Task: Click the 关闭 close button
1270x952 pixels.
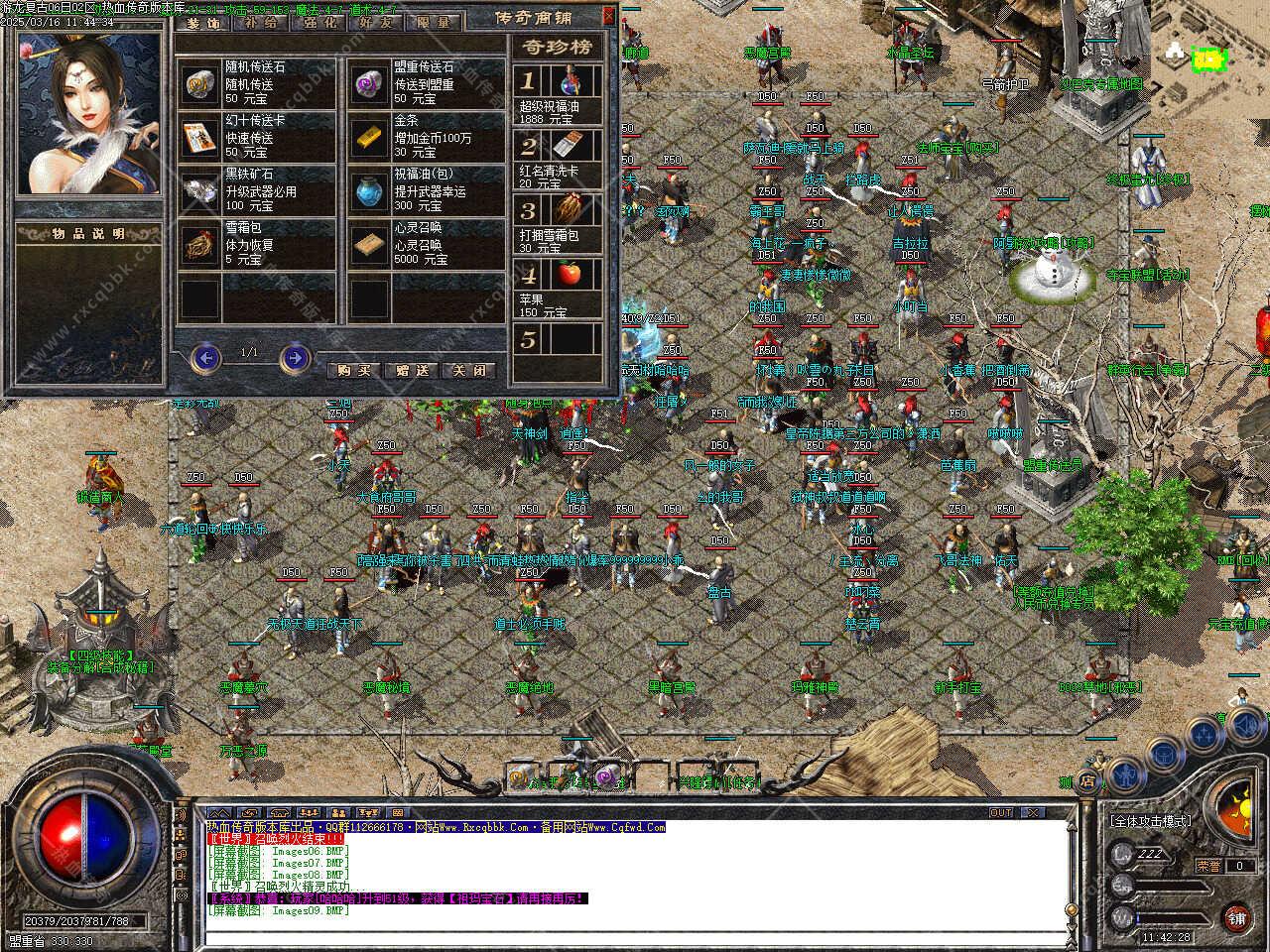Action: point(468,369)
